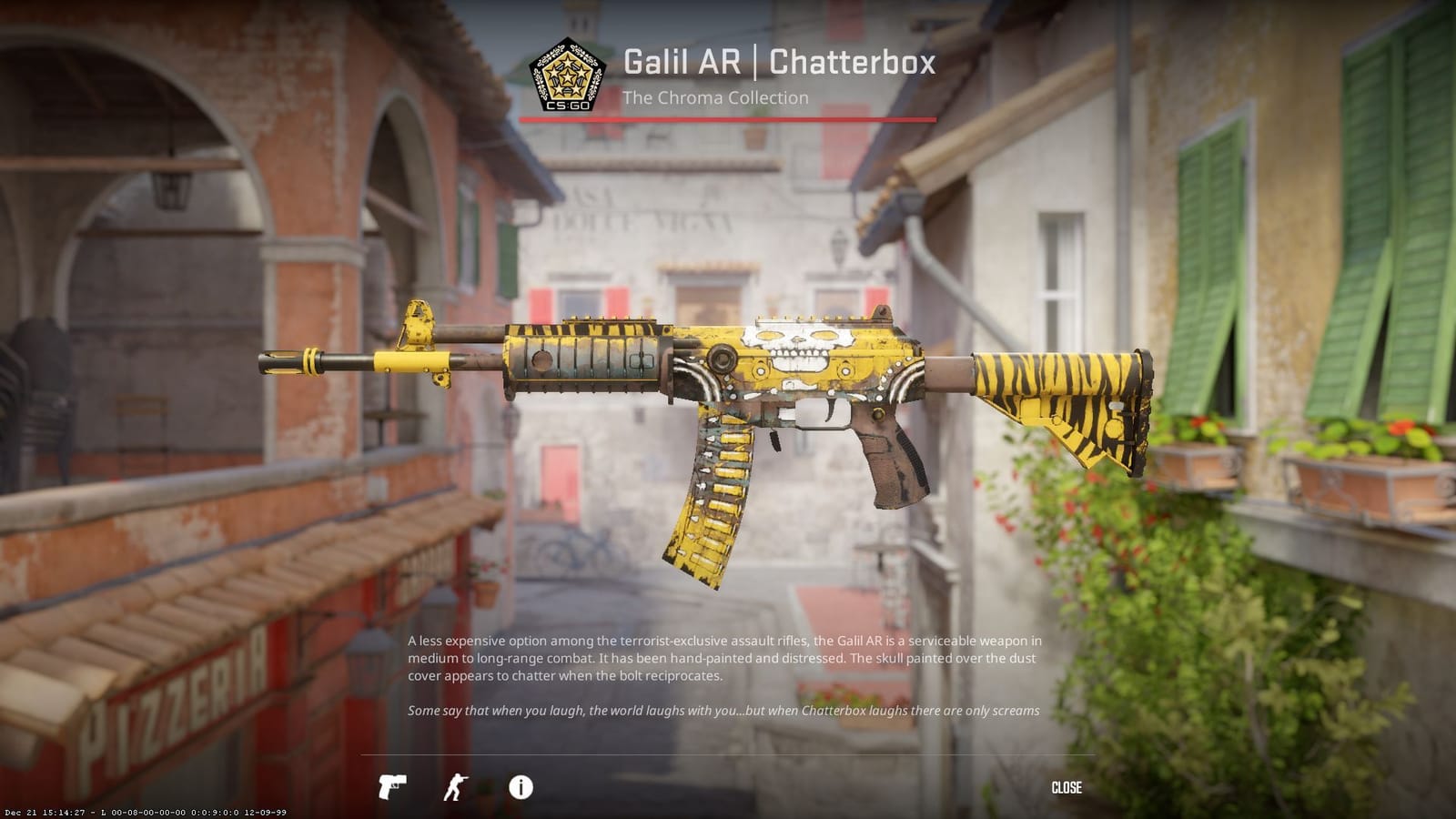1456x819 pixels.
Task: Click the red wear indicator bar
Action: [728, 117]
